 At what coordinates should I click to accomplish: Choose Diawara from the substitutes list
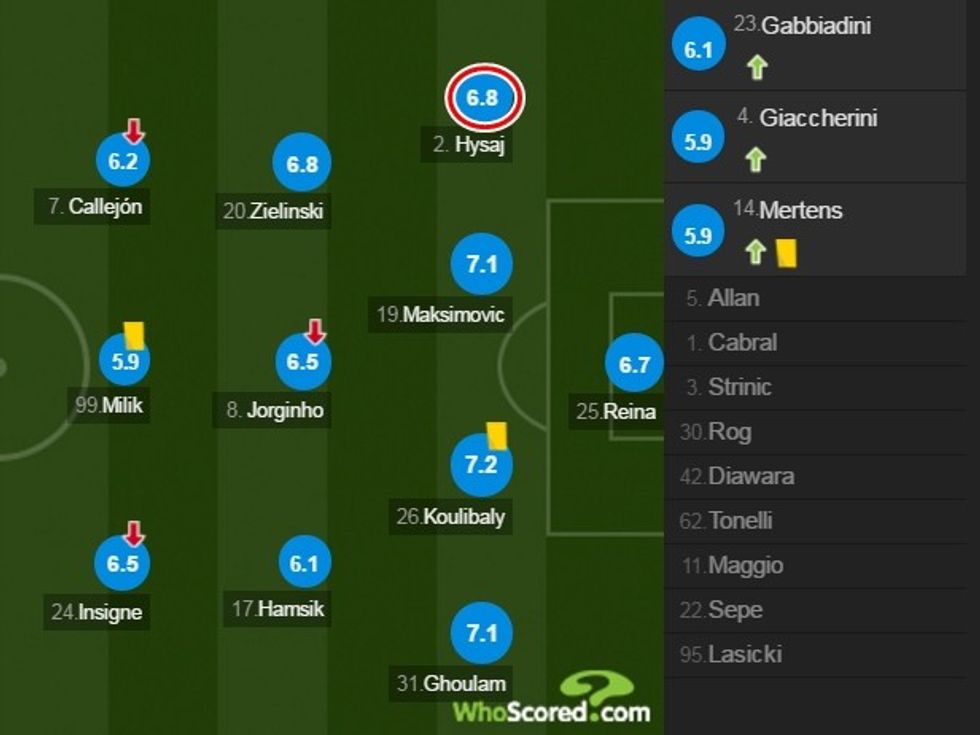tap(750, 476)
